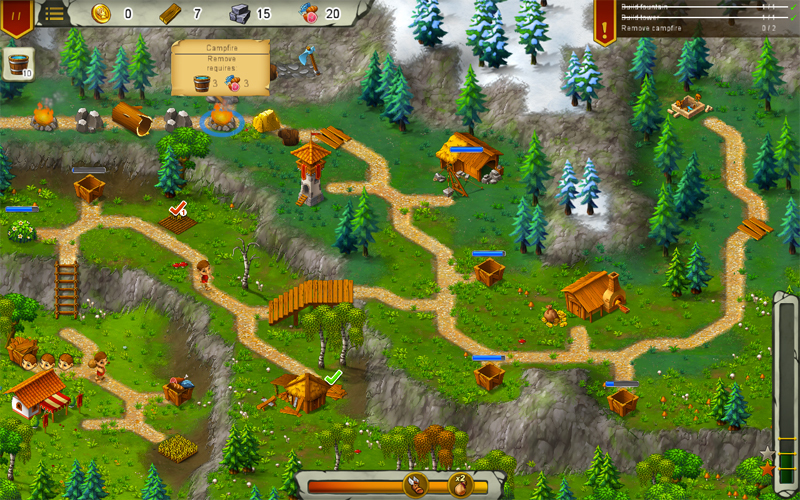Click the green checkmark above the hut
The image size is (800, 500).
click(333, 377)
